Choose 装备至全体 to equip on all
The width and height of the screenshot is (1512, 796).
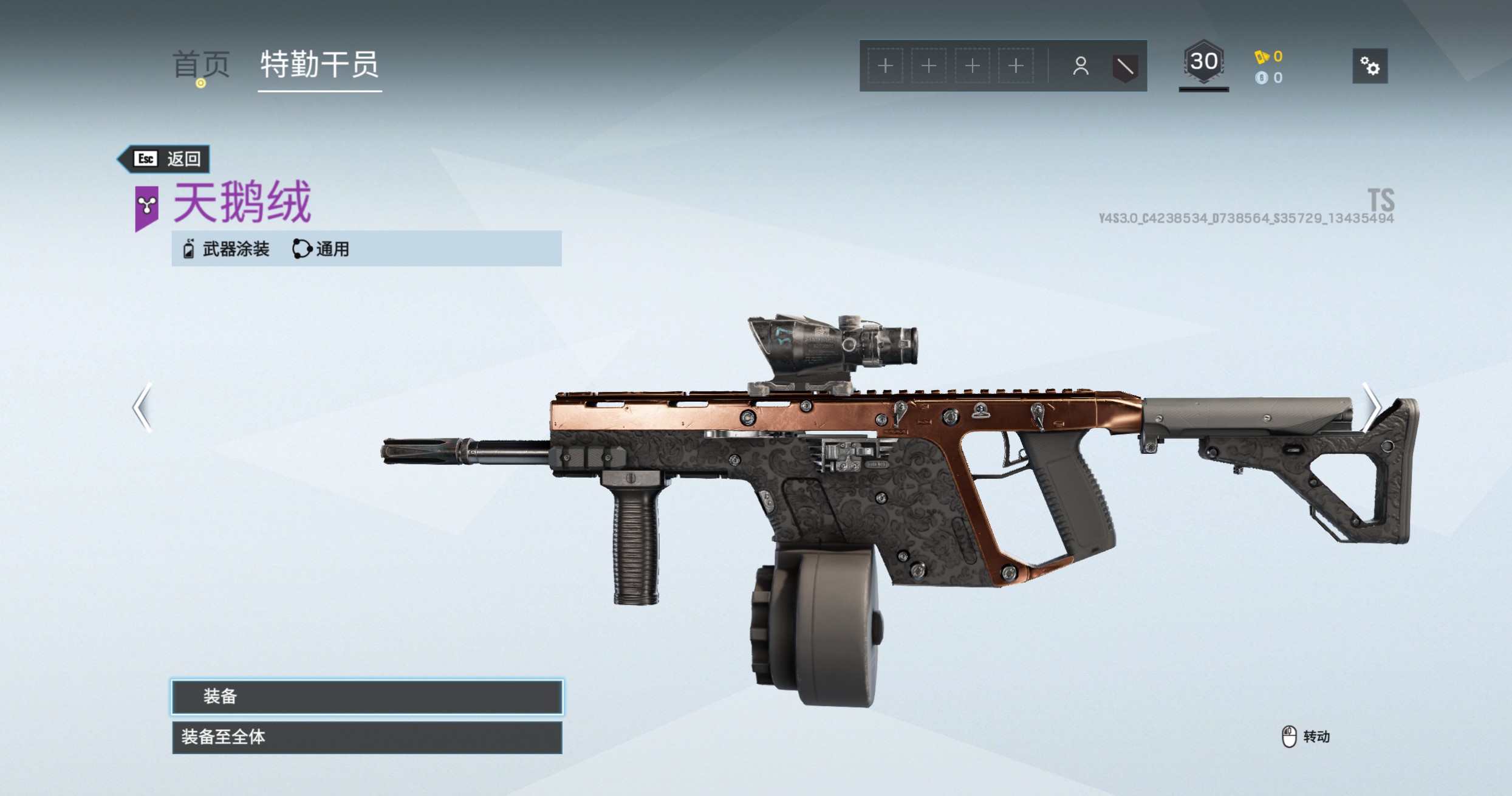pyautogui.click(x=367, y=737)
